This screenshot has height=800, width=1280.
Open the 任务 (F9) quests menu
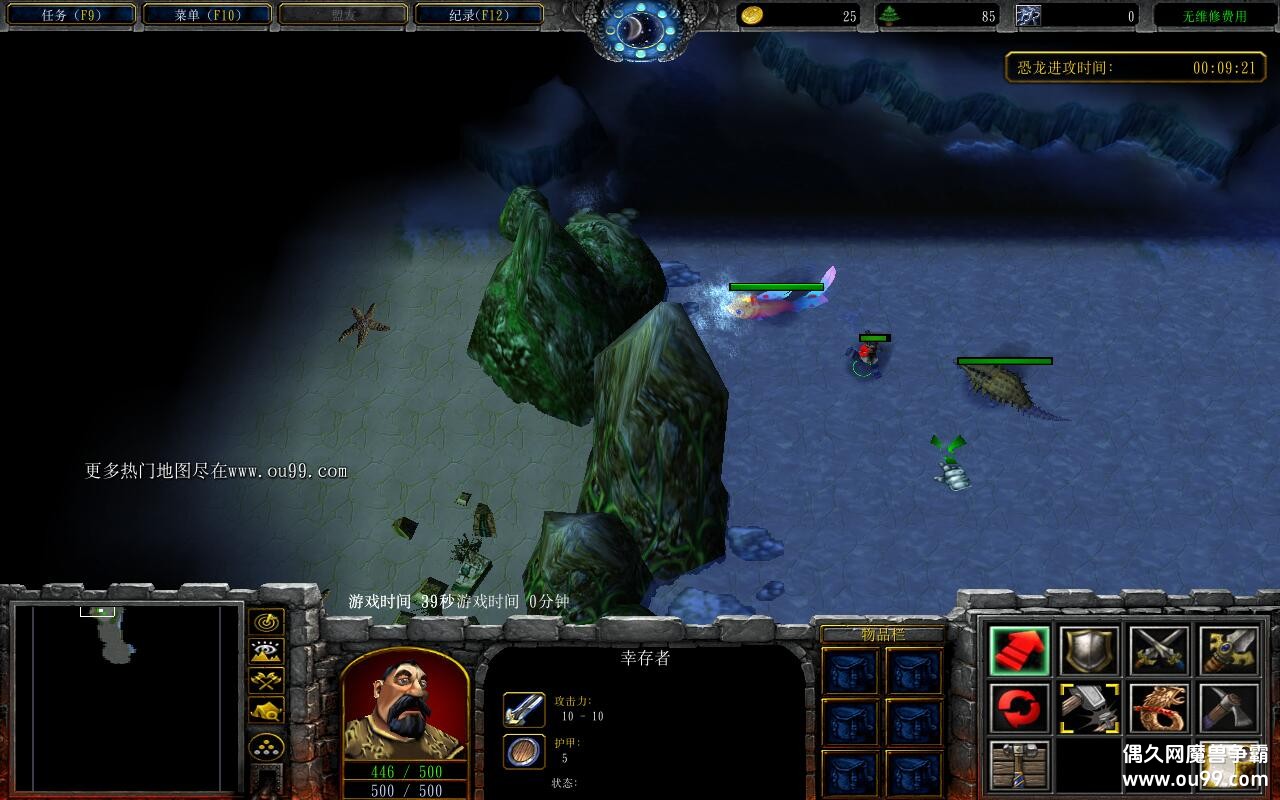click(68, 15)
